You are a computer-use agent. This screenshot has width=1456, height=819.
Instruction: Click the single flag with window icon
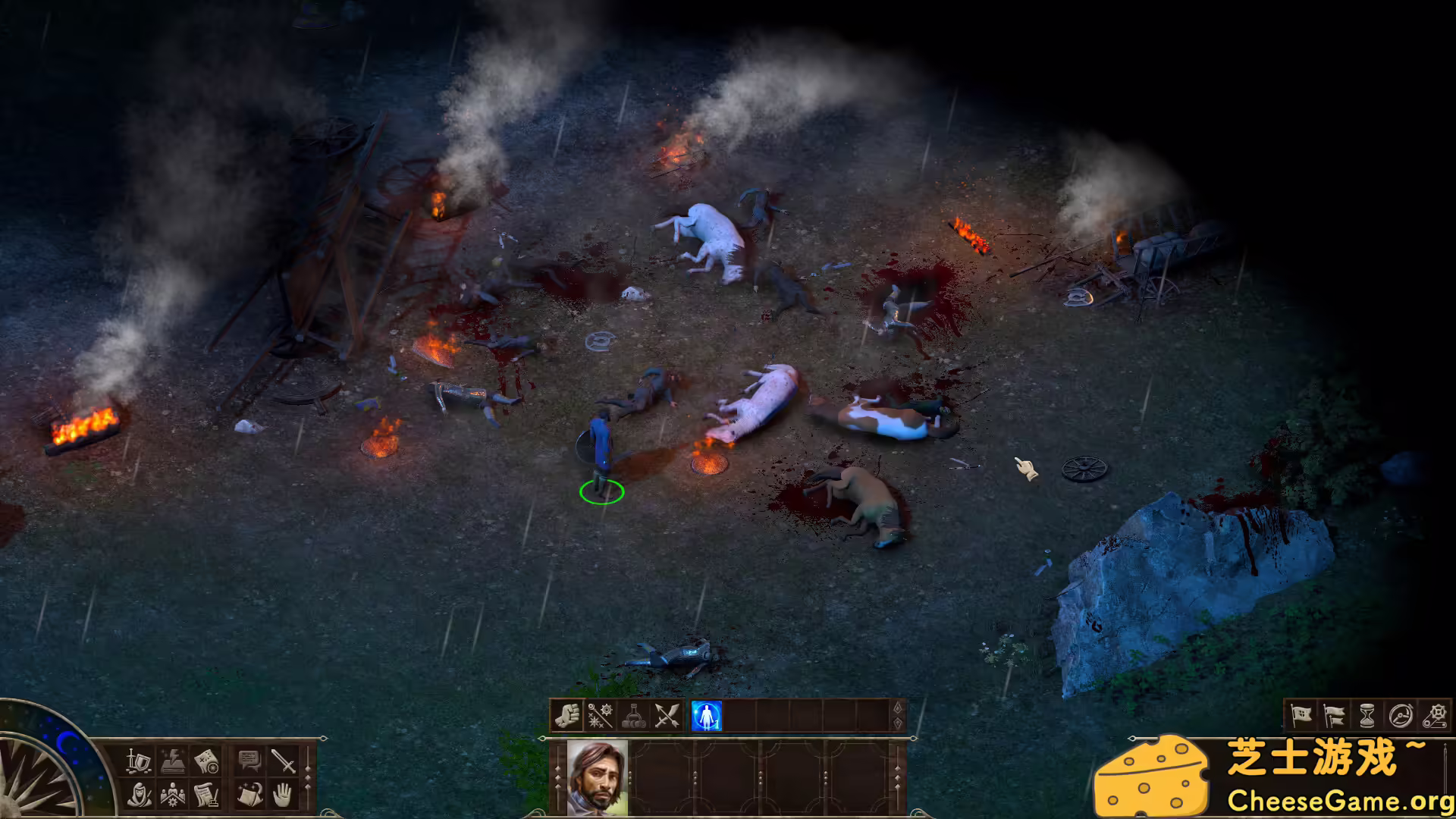coord(1301,715)
